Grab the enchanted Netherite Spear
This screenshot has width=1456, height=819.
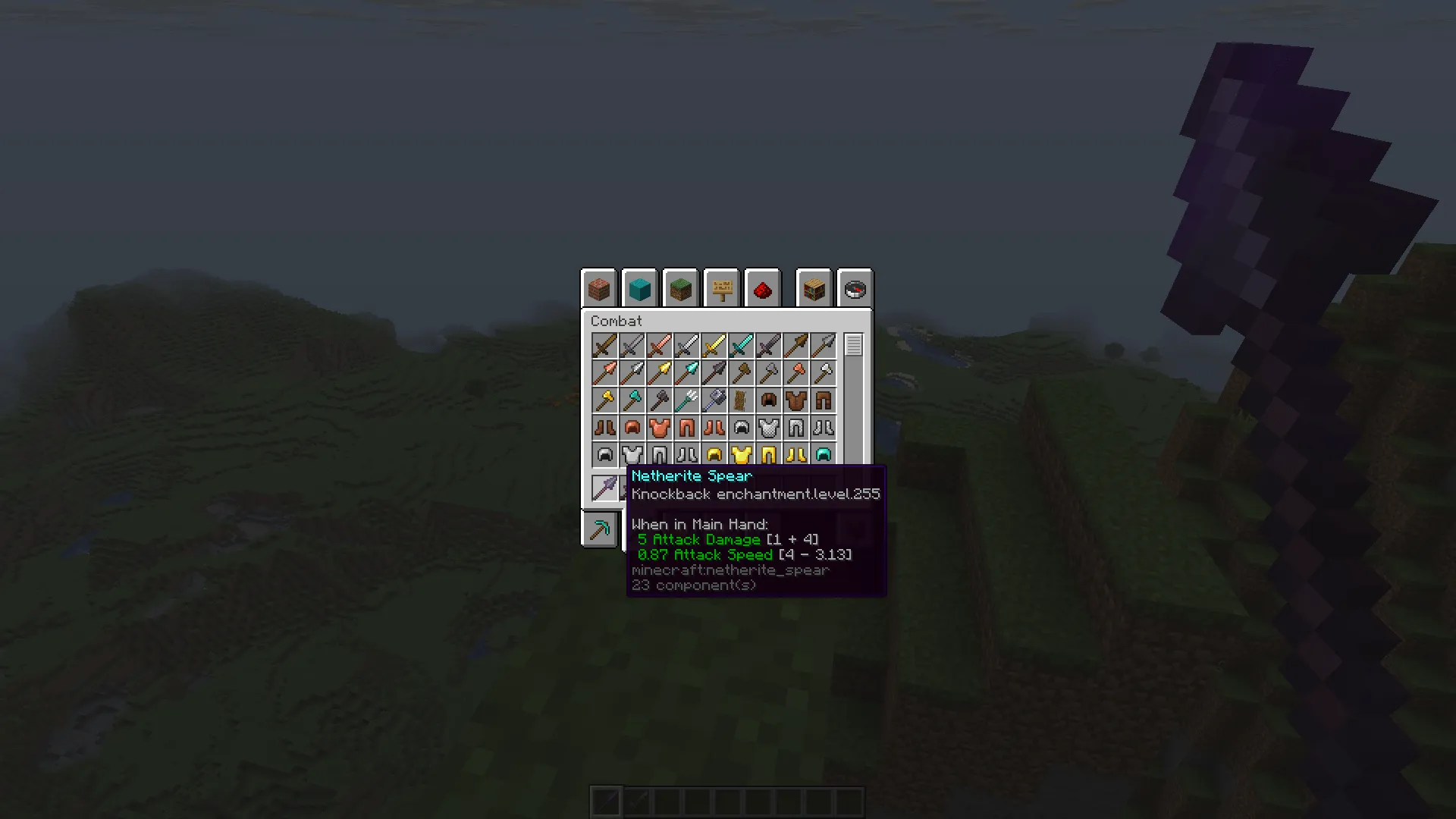[x=604, y=488]
